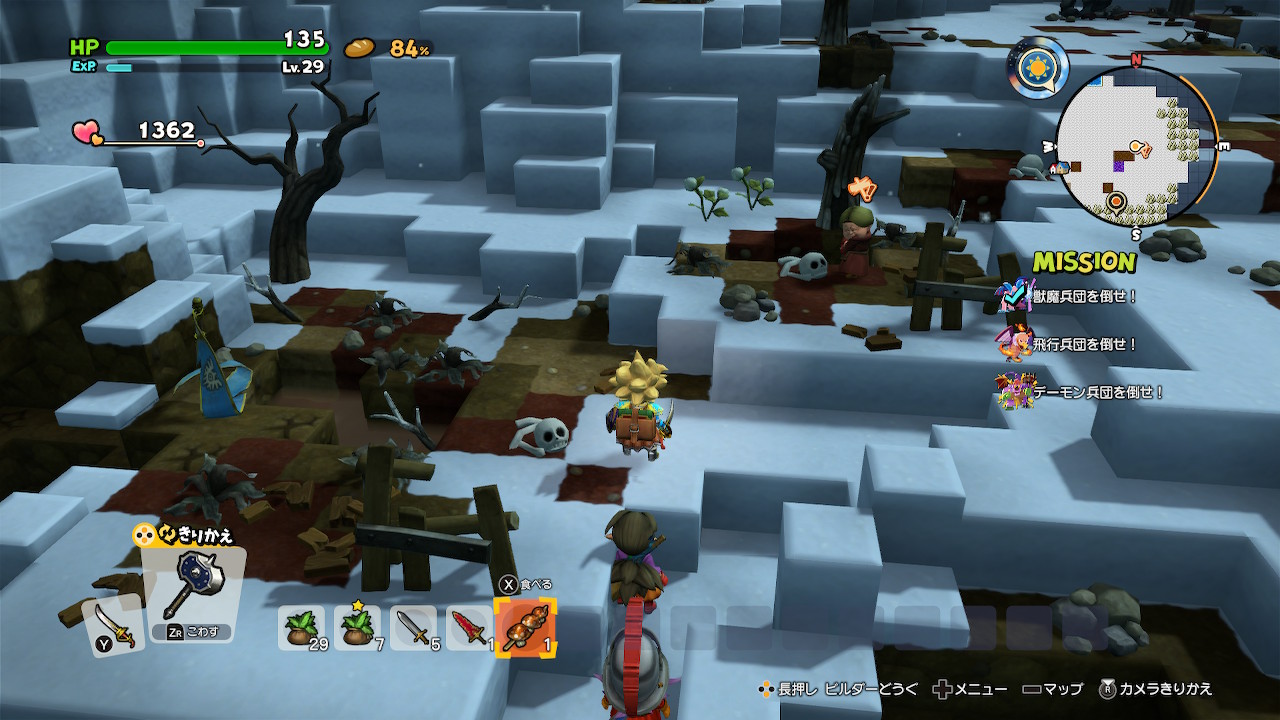Select the red serrated sword slot

pyautogui.click(x=469, y=628)
